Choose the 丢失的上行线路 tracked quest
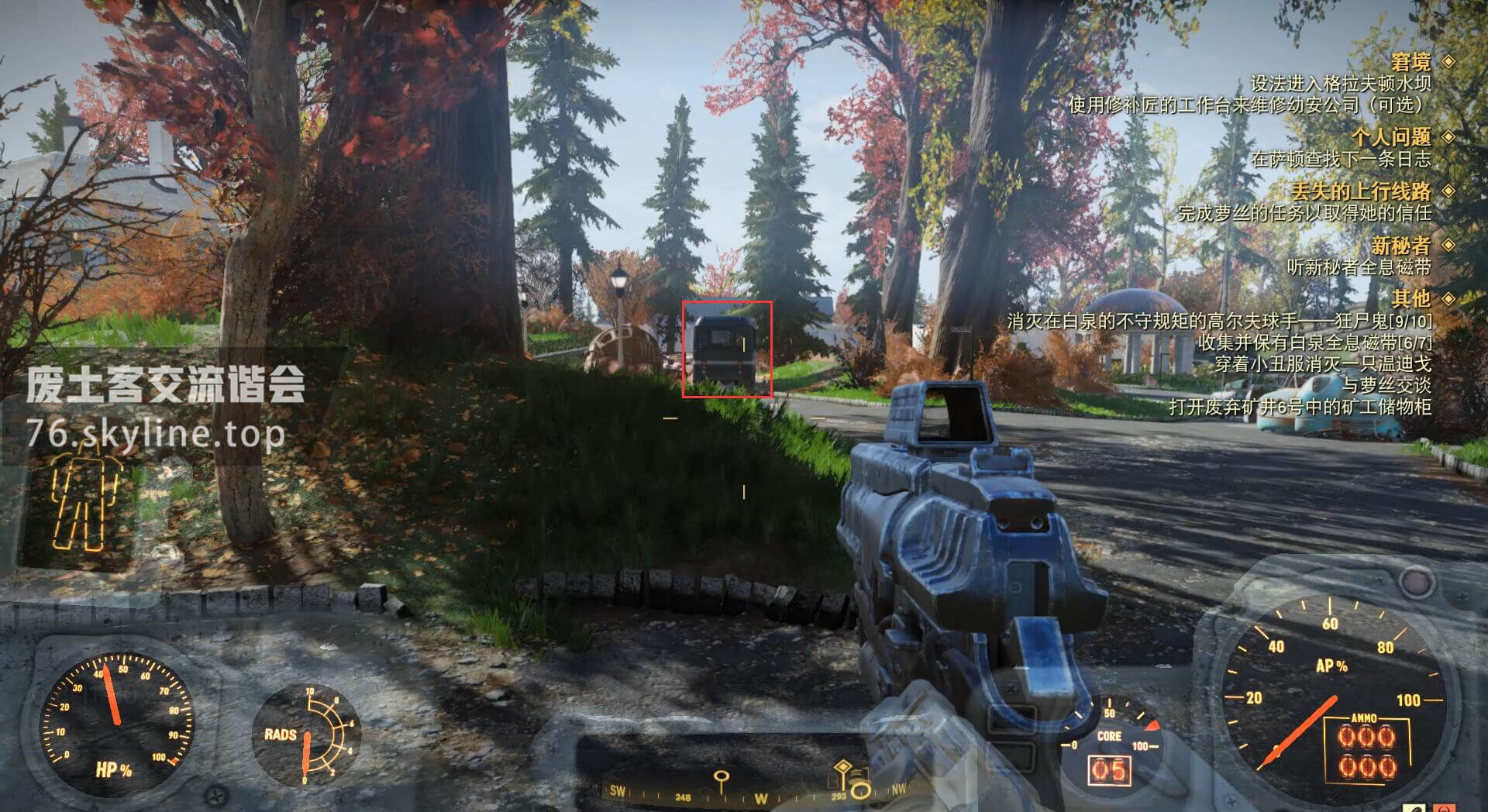 pyautogui.click(x=1361, y=191)
